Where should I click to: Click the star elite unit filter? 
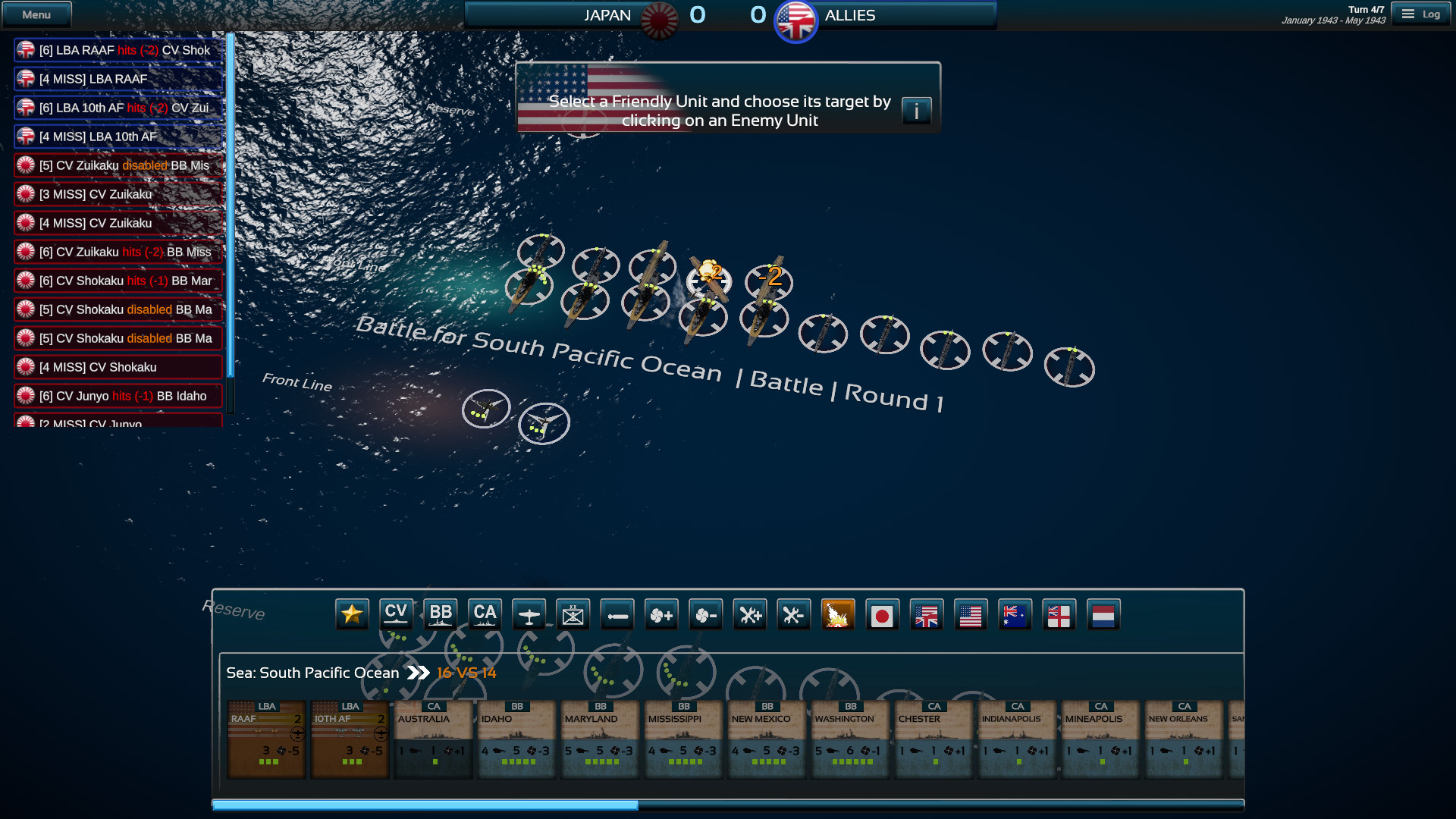coord(350,614)
